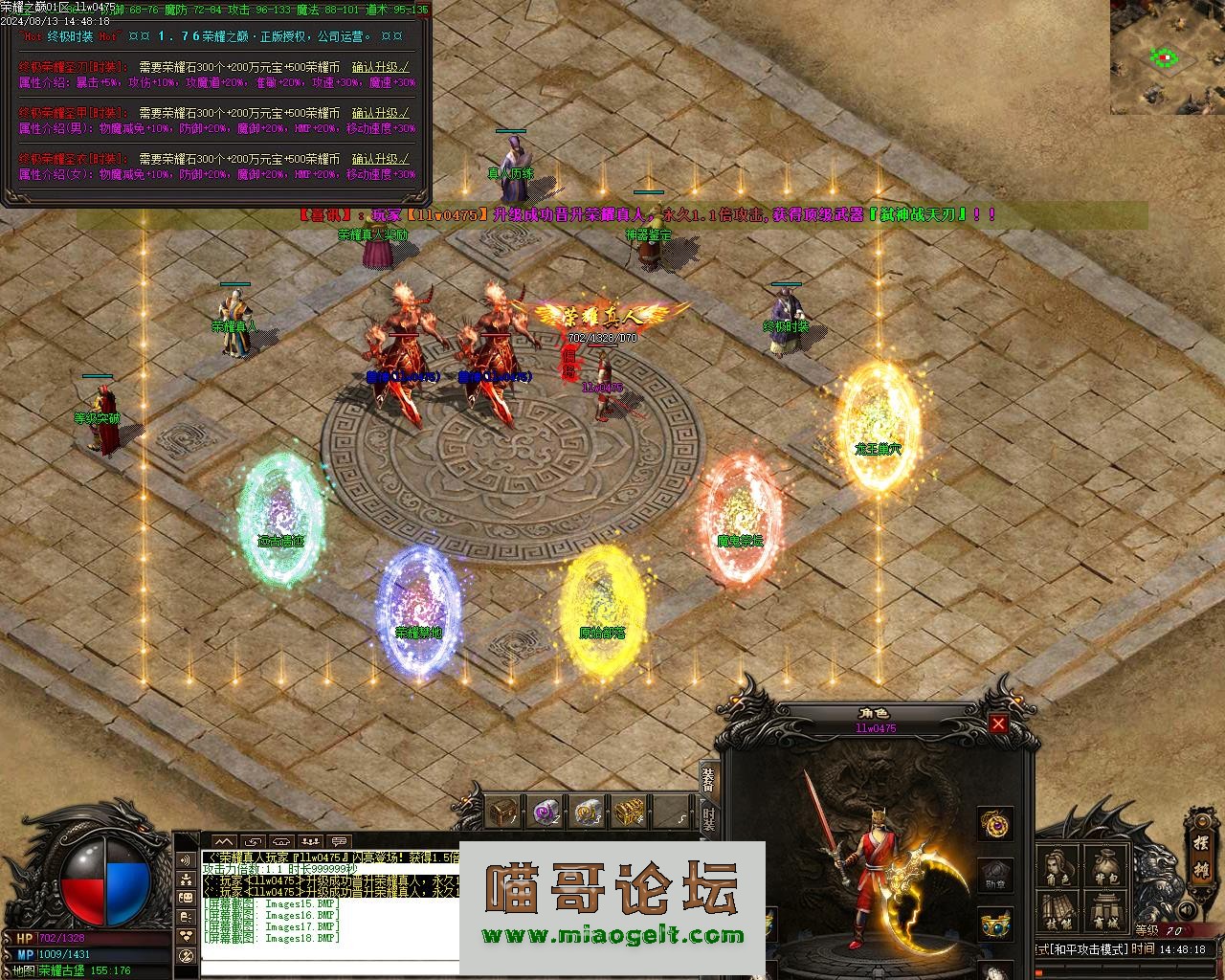1225x980 pixels.
Task: Select the golden bracelet equipment slot
Action: [x=996, y=926]
